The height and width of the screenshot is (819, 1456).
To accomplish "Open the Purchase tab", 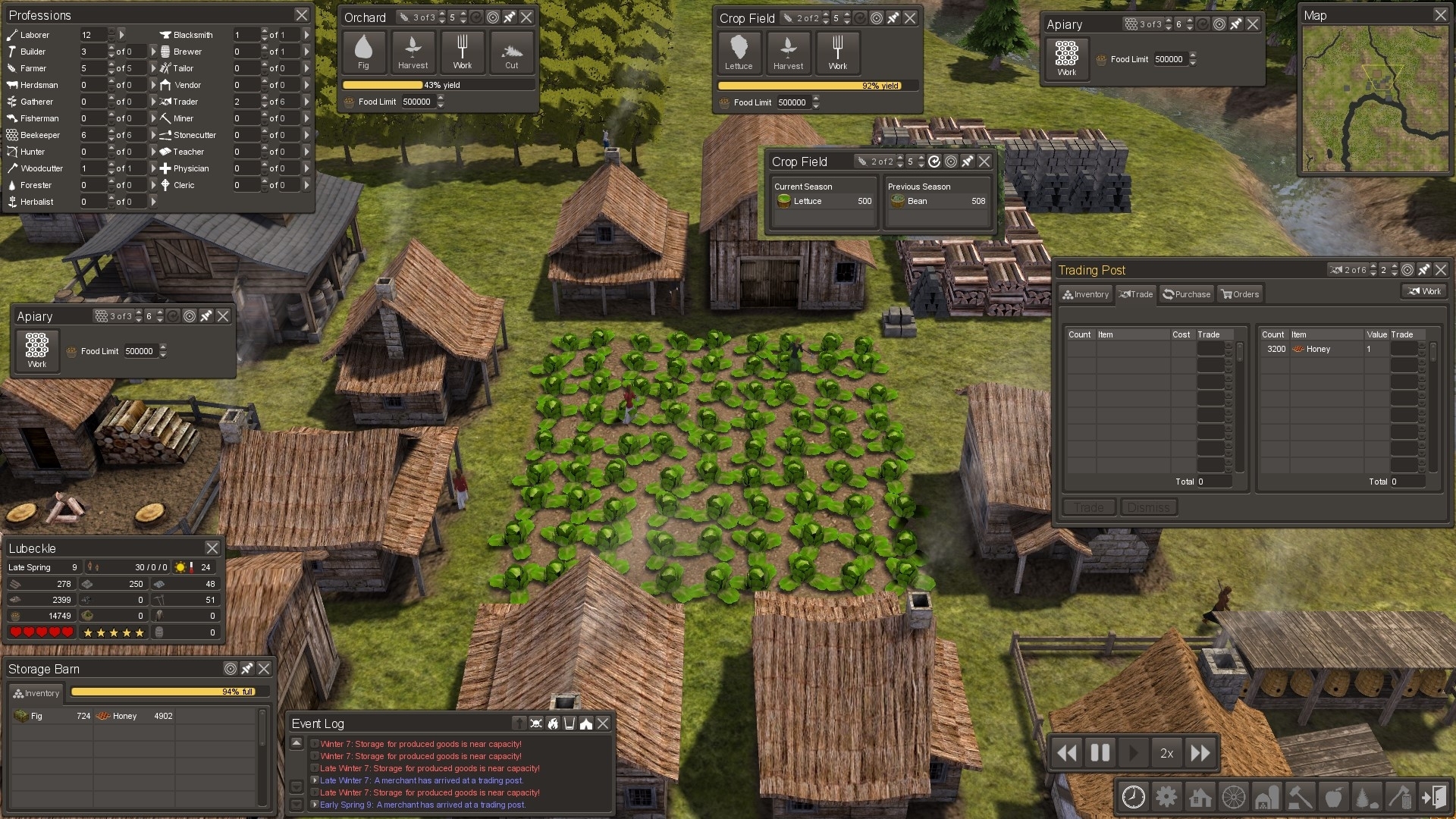I will [x=1186, y=294].
